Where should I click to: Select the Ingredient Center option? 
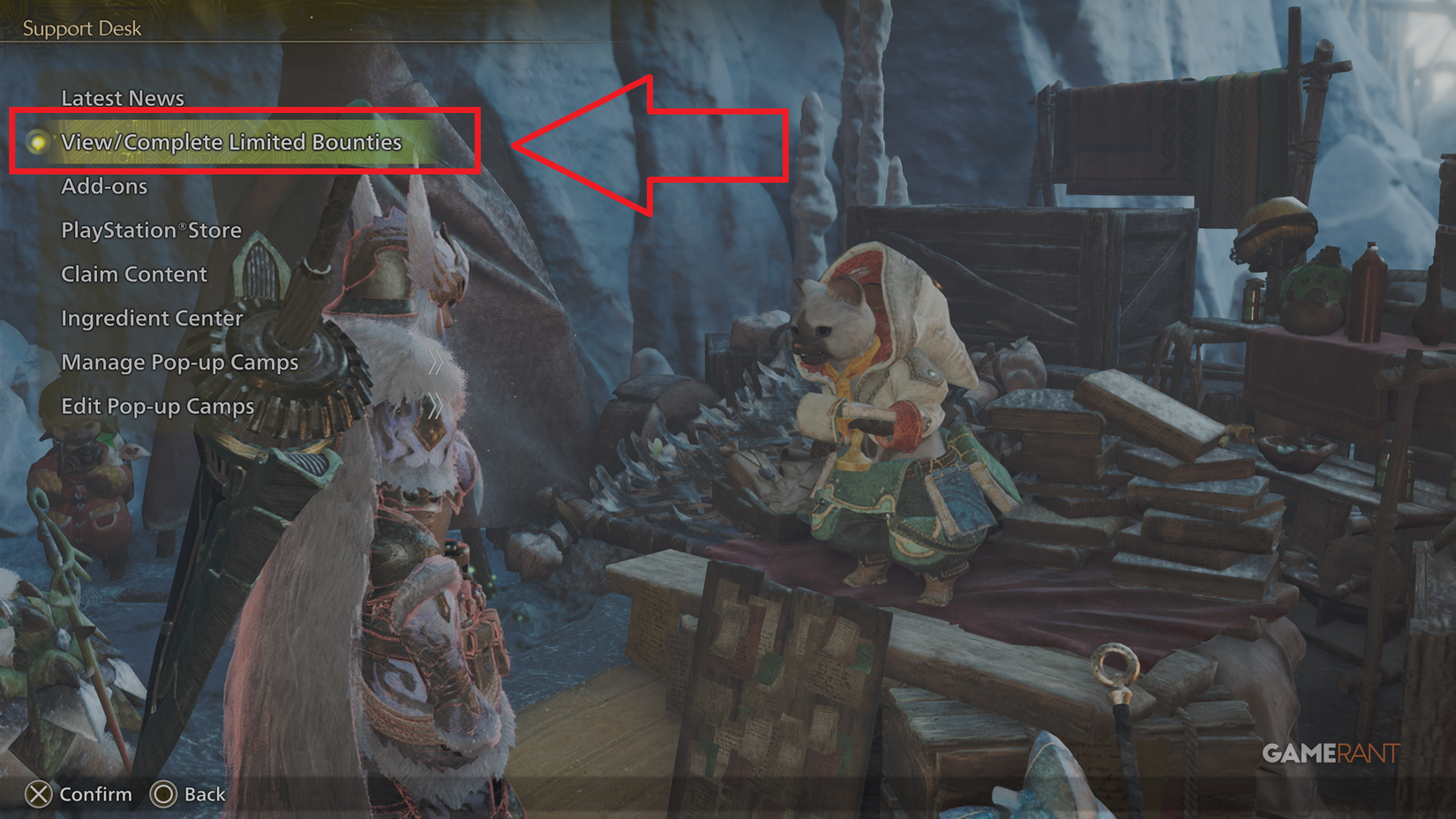[152, 319]
